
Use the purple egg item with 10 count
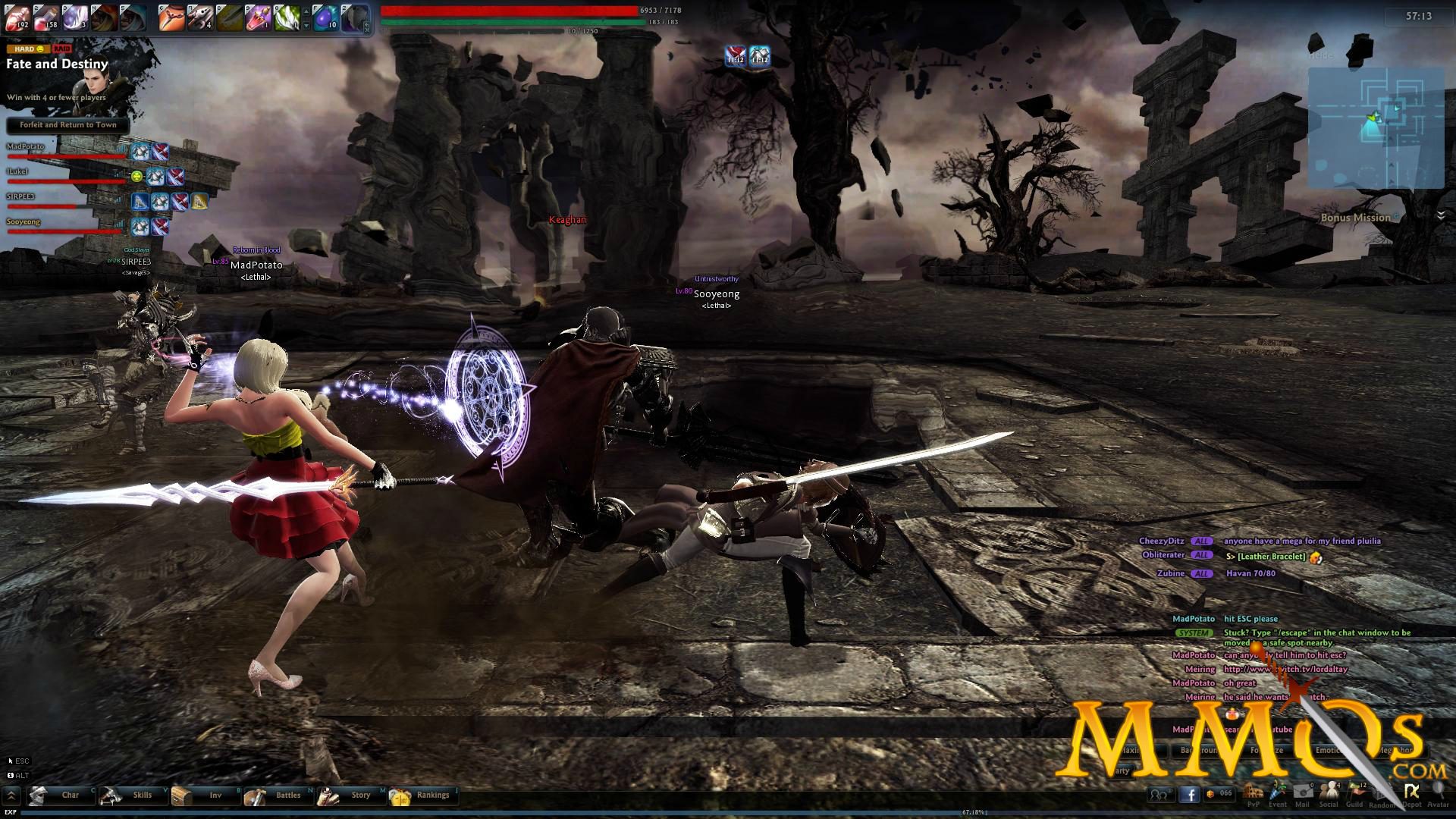point(325,17)
